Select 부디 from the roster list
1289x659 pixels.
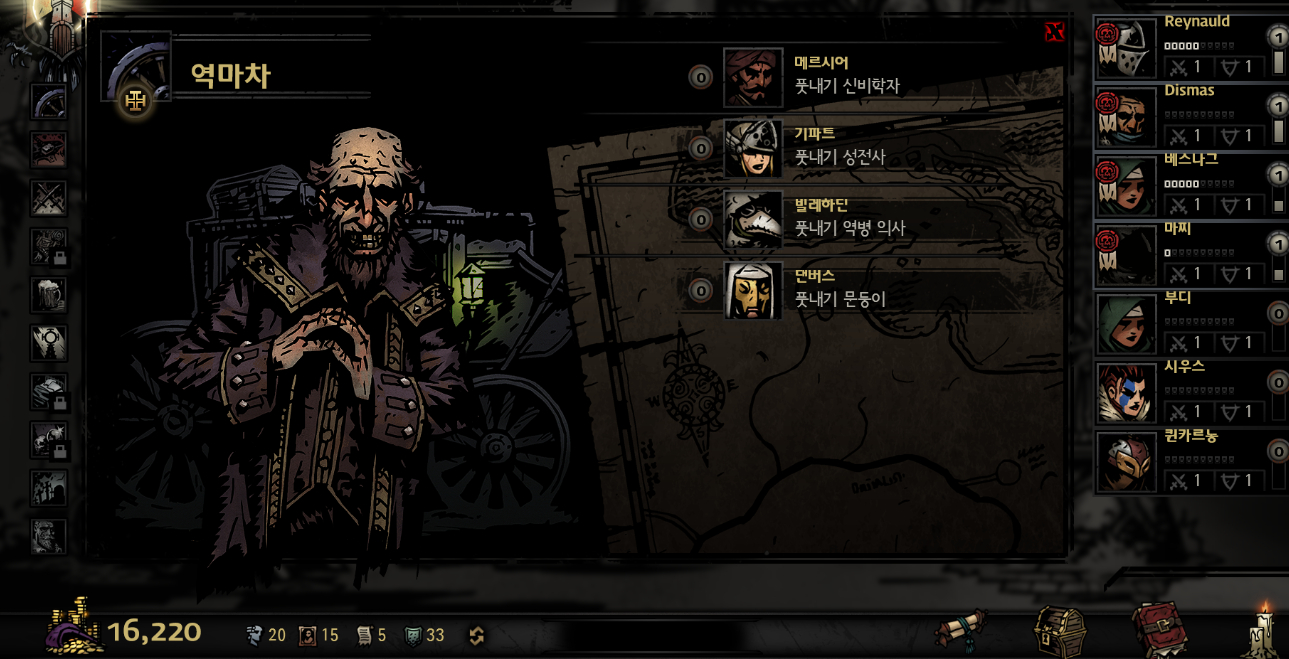click(1127, 324)
